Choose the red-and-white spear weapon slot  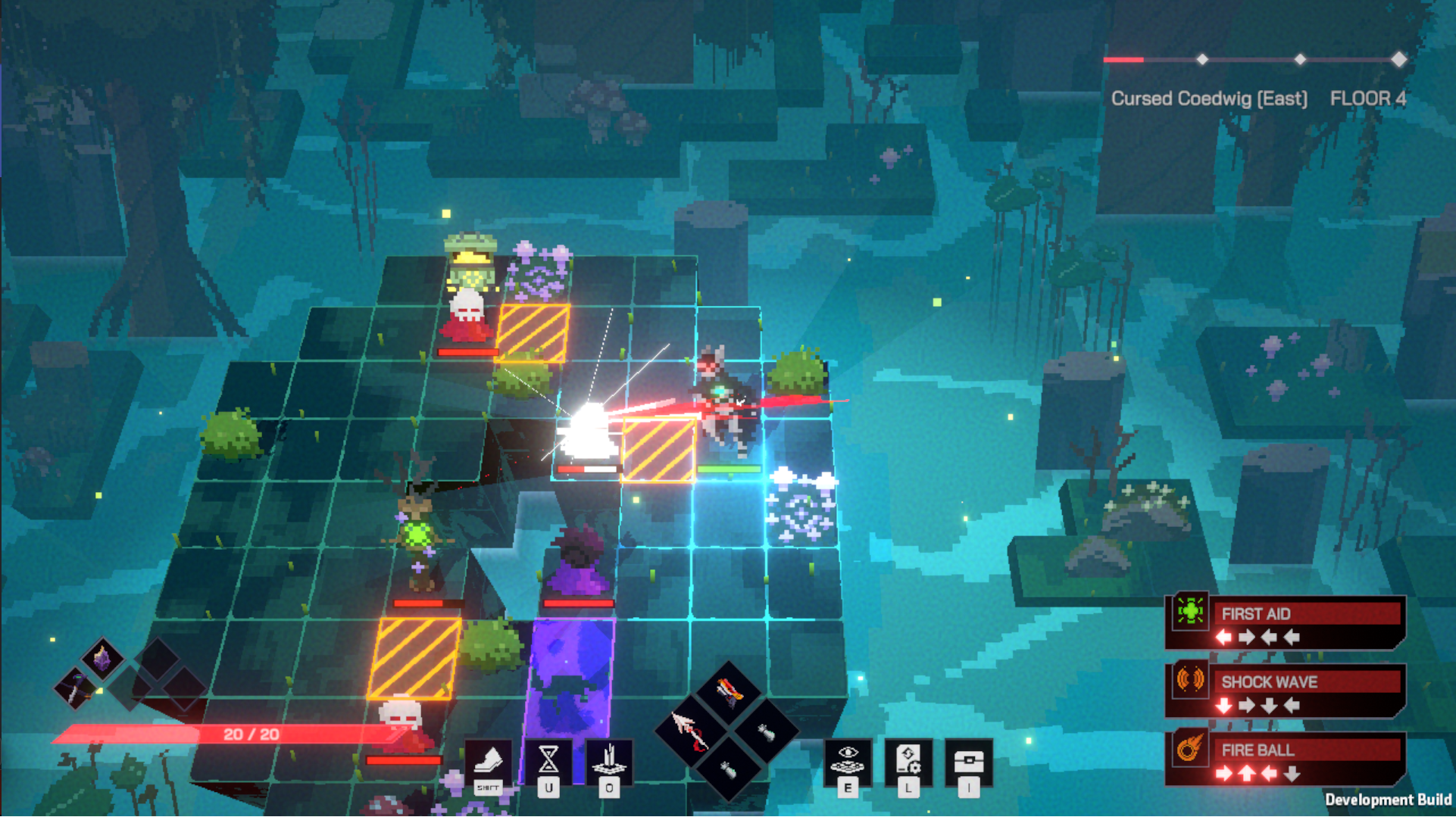click(x=691, y=731)
